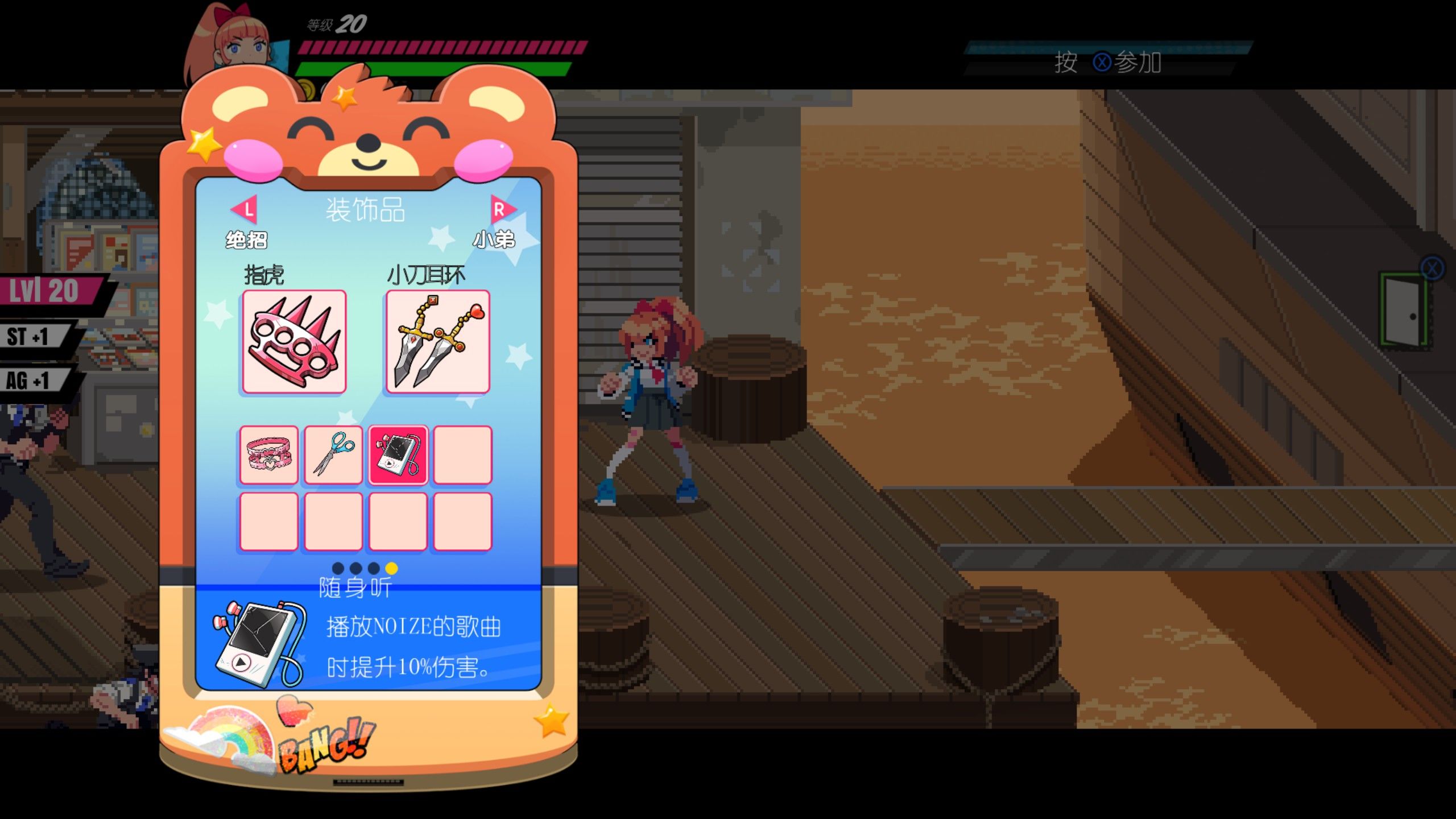This screenshot has width=1456, height=819.
Task: Click the pink choker accessory in inventory
Action: (268, 455)
